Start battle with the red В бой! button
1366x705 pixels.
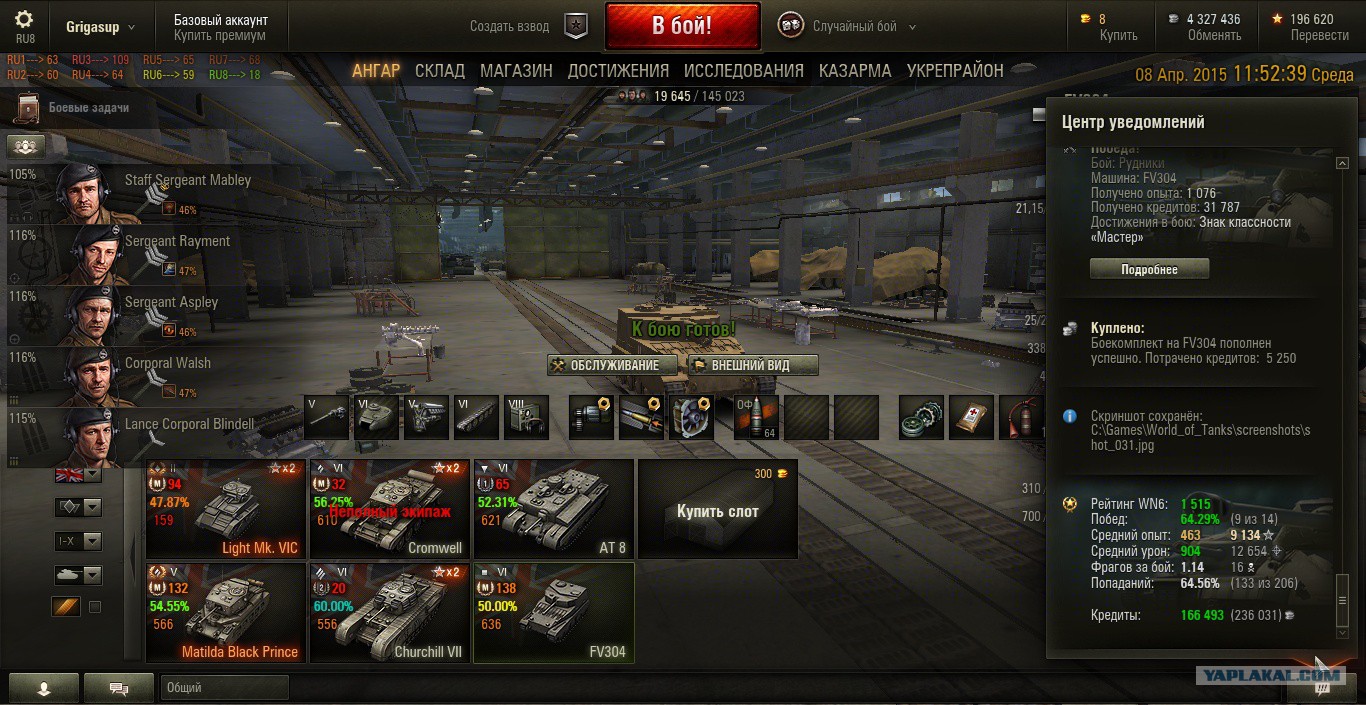(682, 26)
